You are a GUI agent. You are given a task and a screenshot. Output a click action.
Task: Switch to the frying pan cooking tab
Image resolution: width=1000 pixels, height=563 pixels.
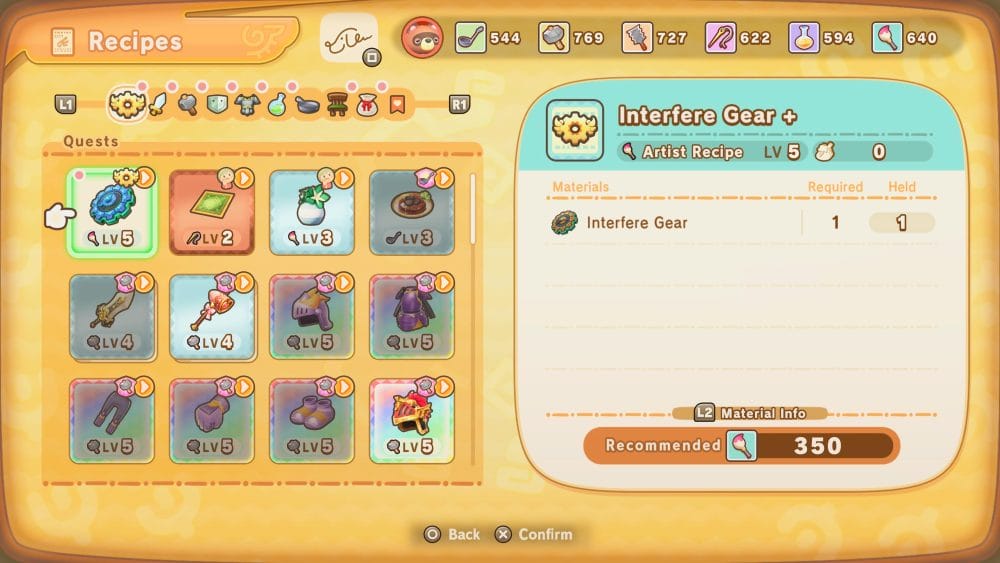(308, 103)
